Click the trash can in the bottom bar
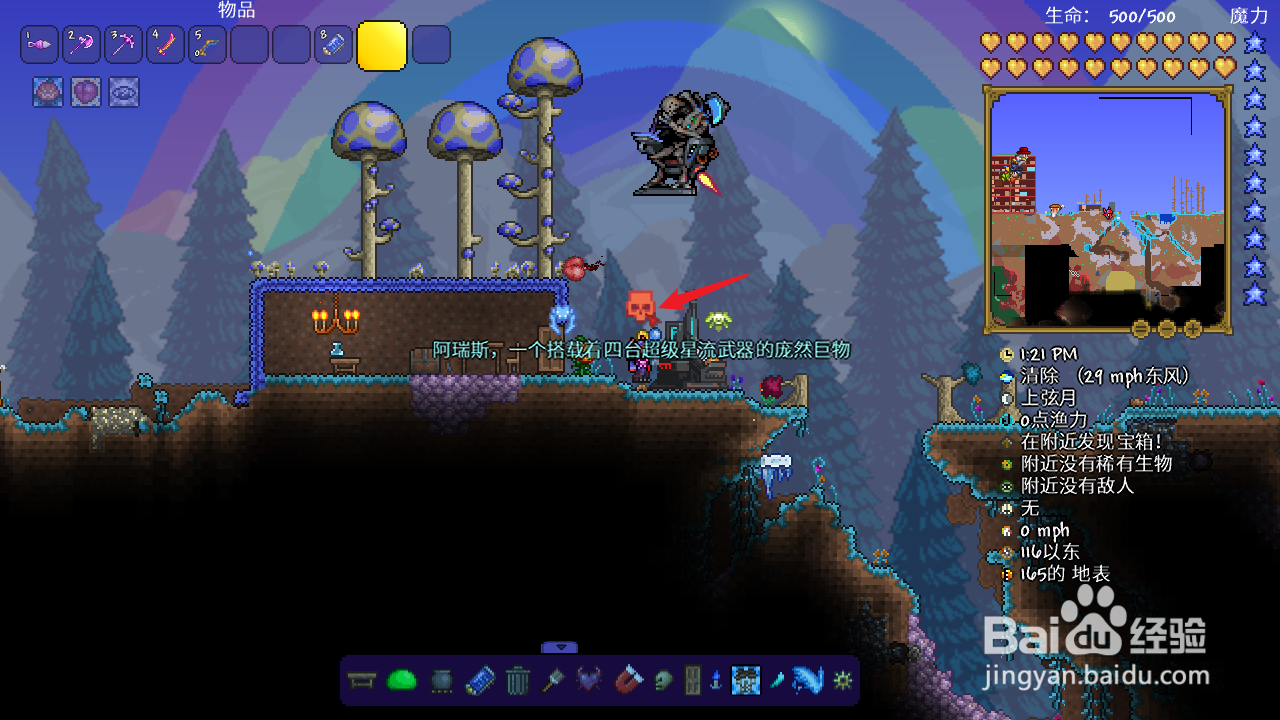 click(x=517, y=681)
